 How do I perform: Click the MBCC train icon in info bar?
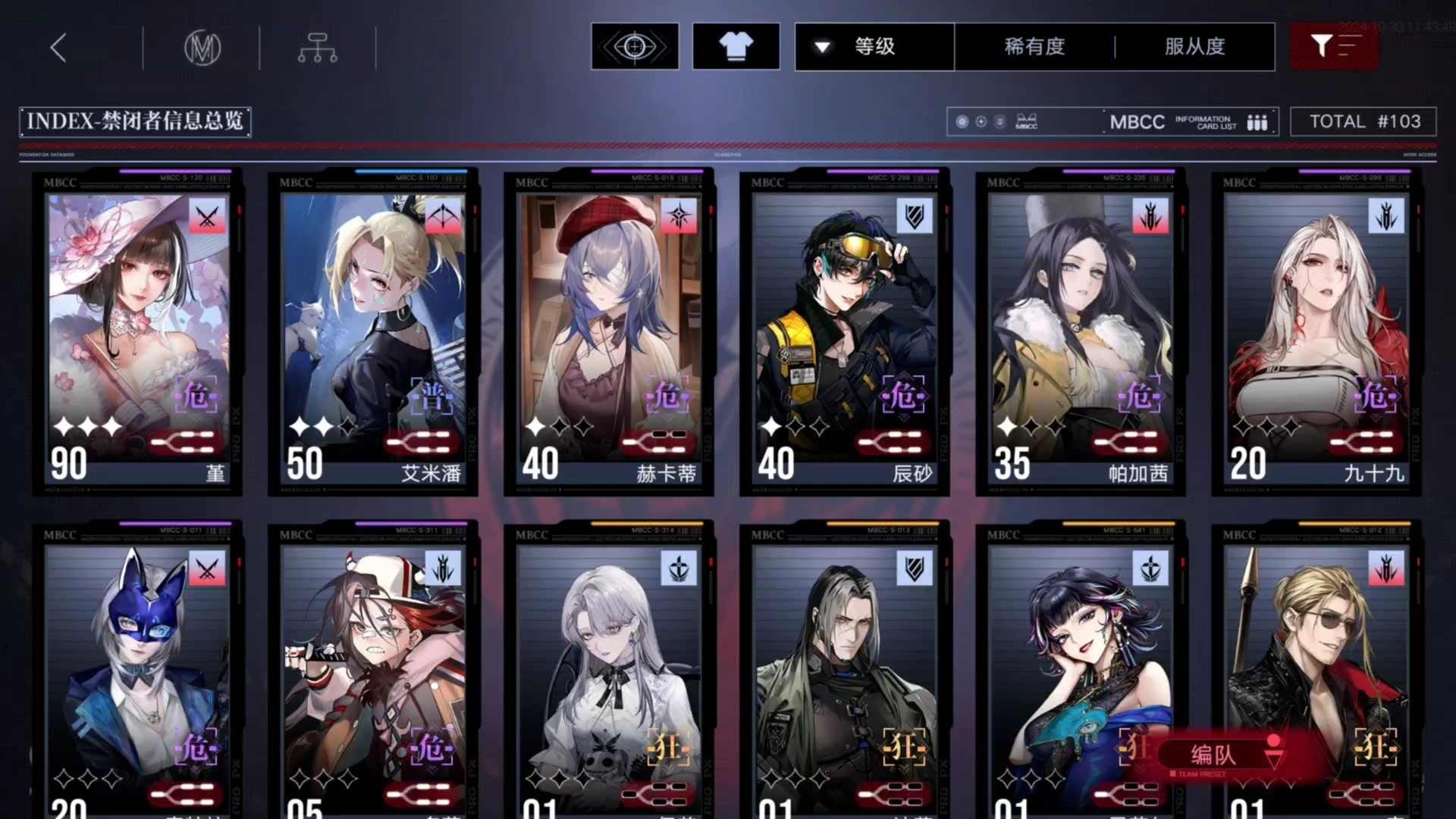click(1028, 121)
